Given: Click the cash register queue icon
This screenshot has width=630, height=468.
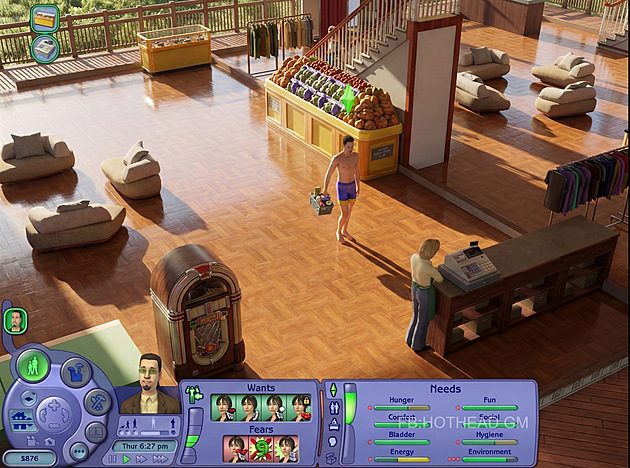Looking at the screenshot, I should point(44,47).
